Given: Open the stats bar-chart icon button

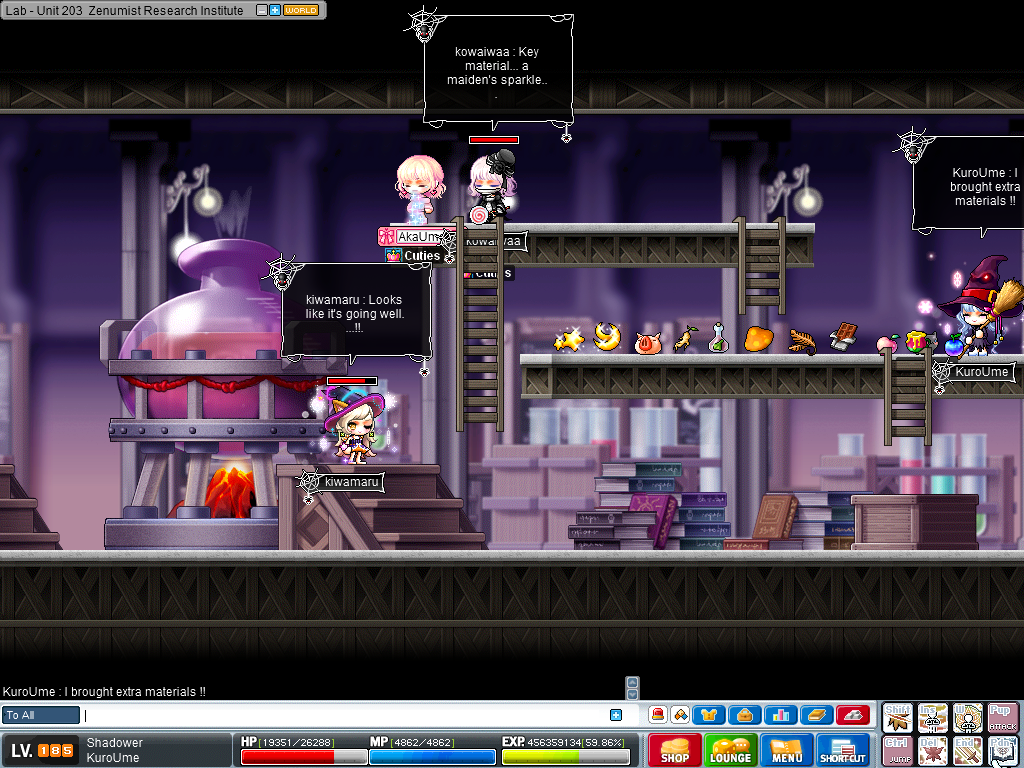Looking at the screenshot, I should (x=781, y=715).
